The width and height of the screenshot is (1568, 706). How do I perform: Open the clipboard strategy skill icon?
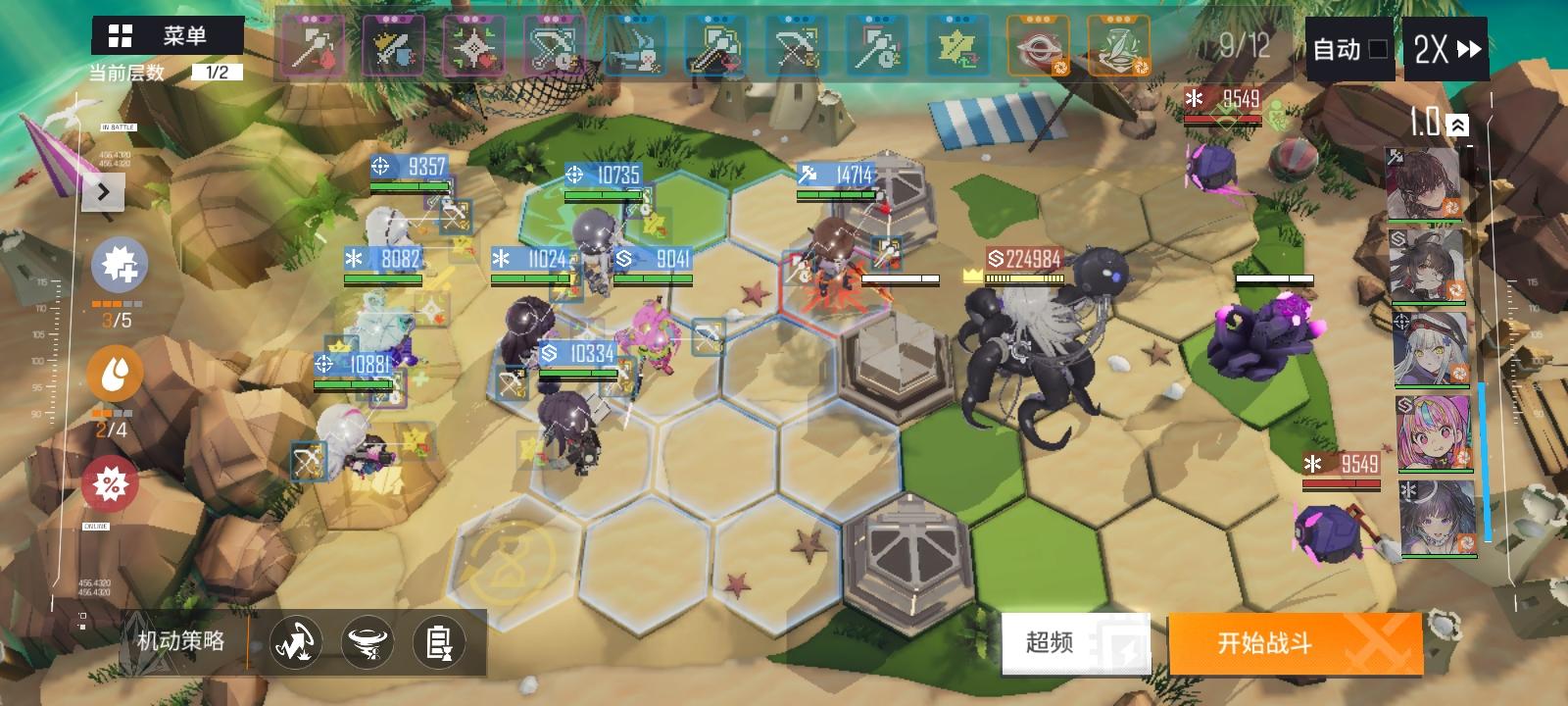pos(439,641)
